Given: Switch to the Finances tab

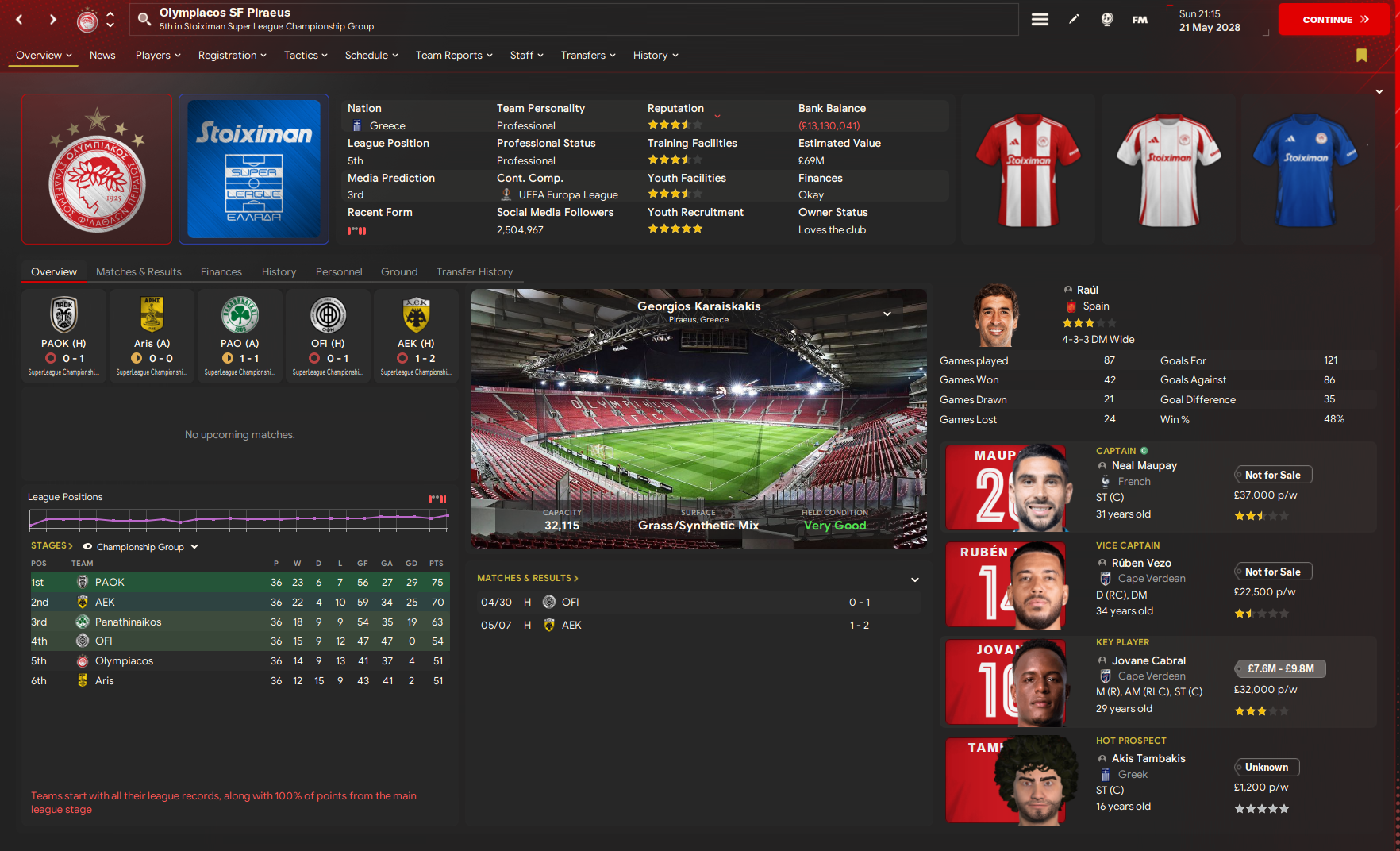Looking at the screenshot, I should [221, 272].
